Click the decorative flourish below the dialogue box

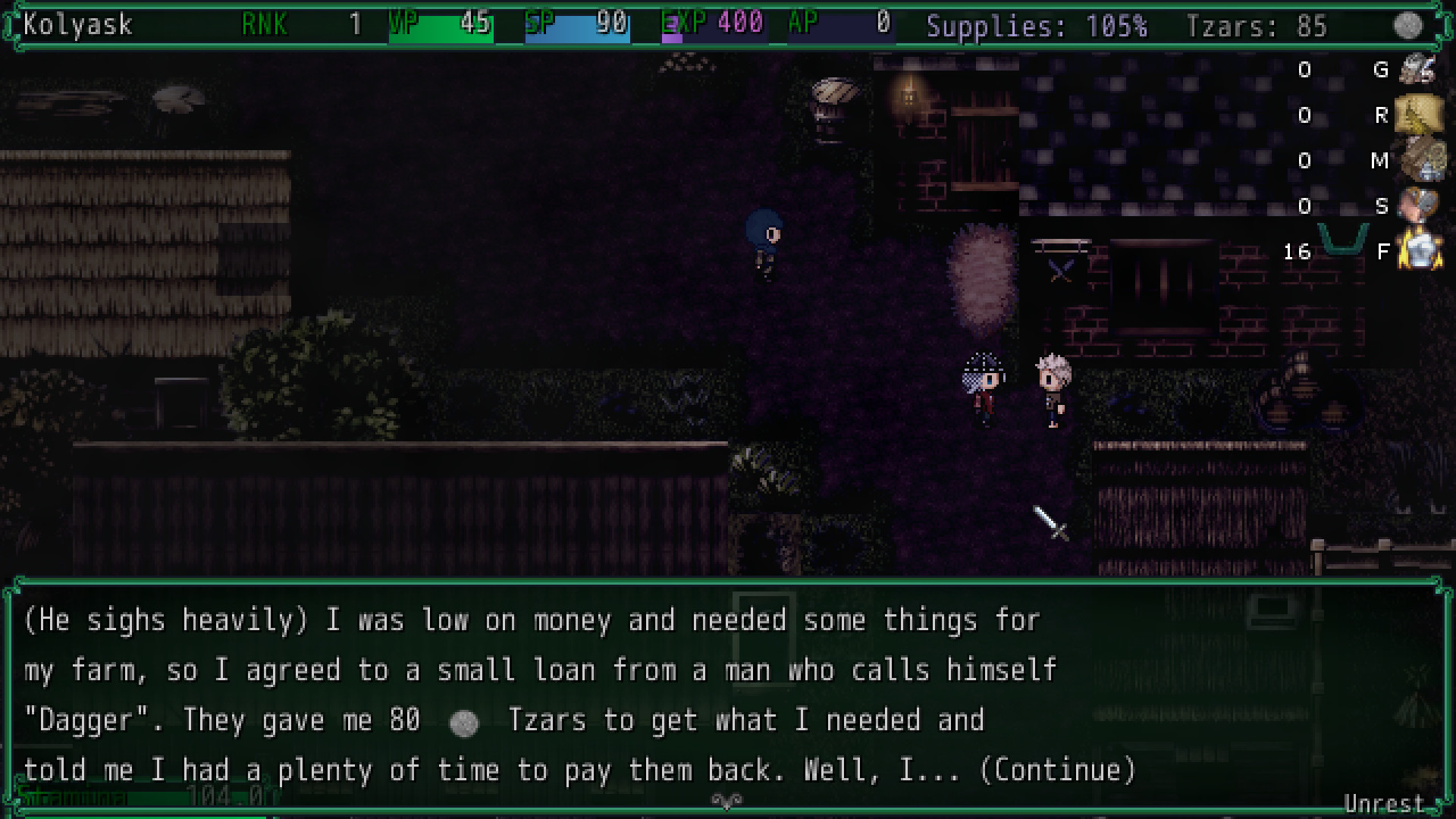click(727, 799)
